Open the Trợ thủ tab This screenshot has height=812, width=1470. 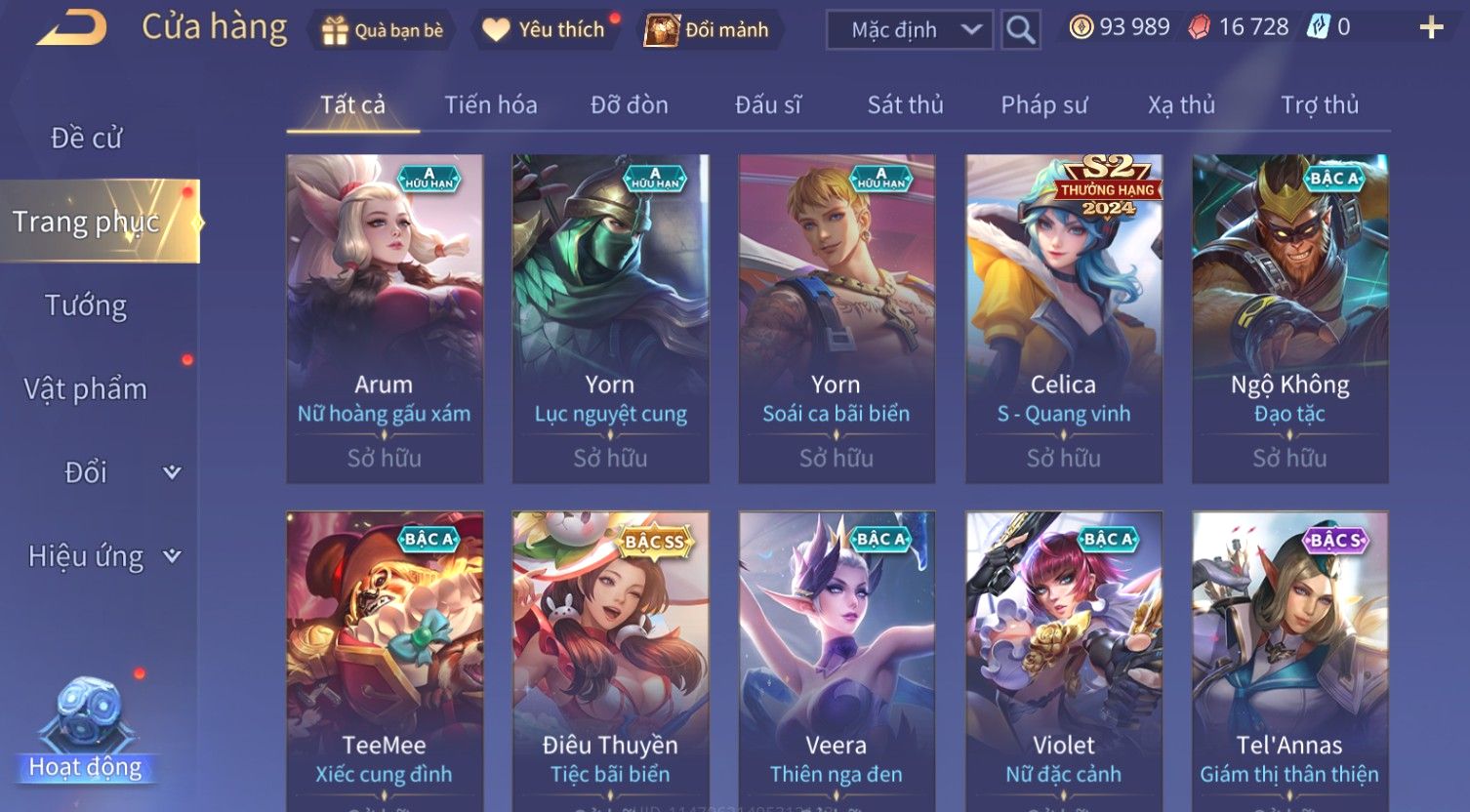click(x=1320, y=104)
